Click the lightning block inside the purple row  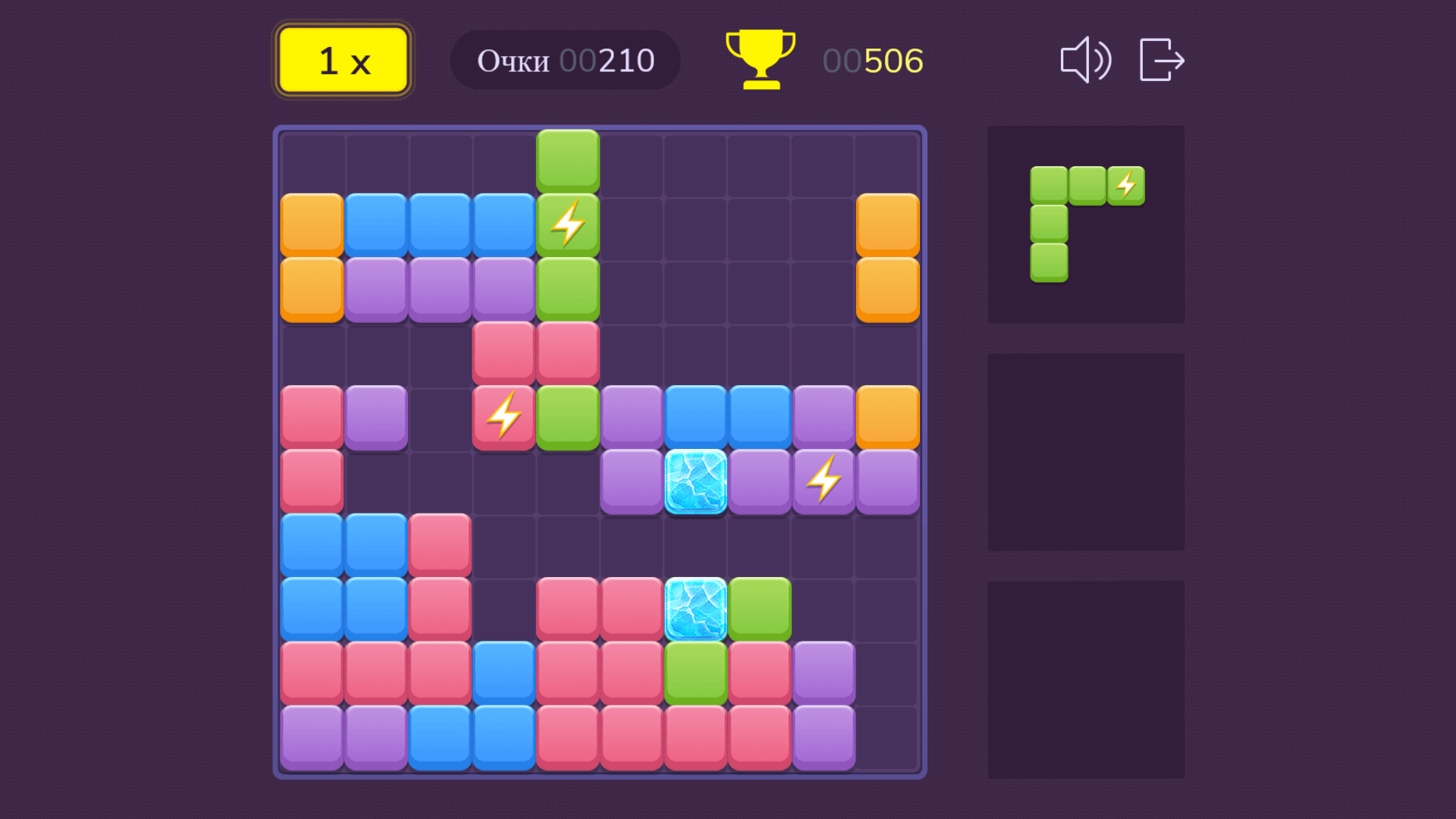pyautogui.click(x=824, y=480)
